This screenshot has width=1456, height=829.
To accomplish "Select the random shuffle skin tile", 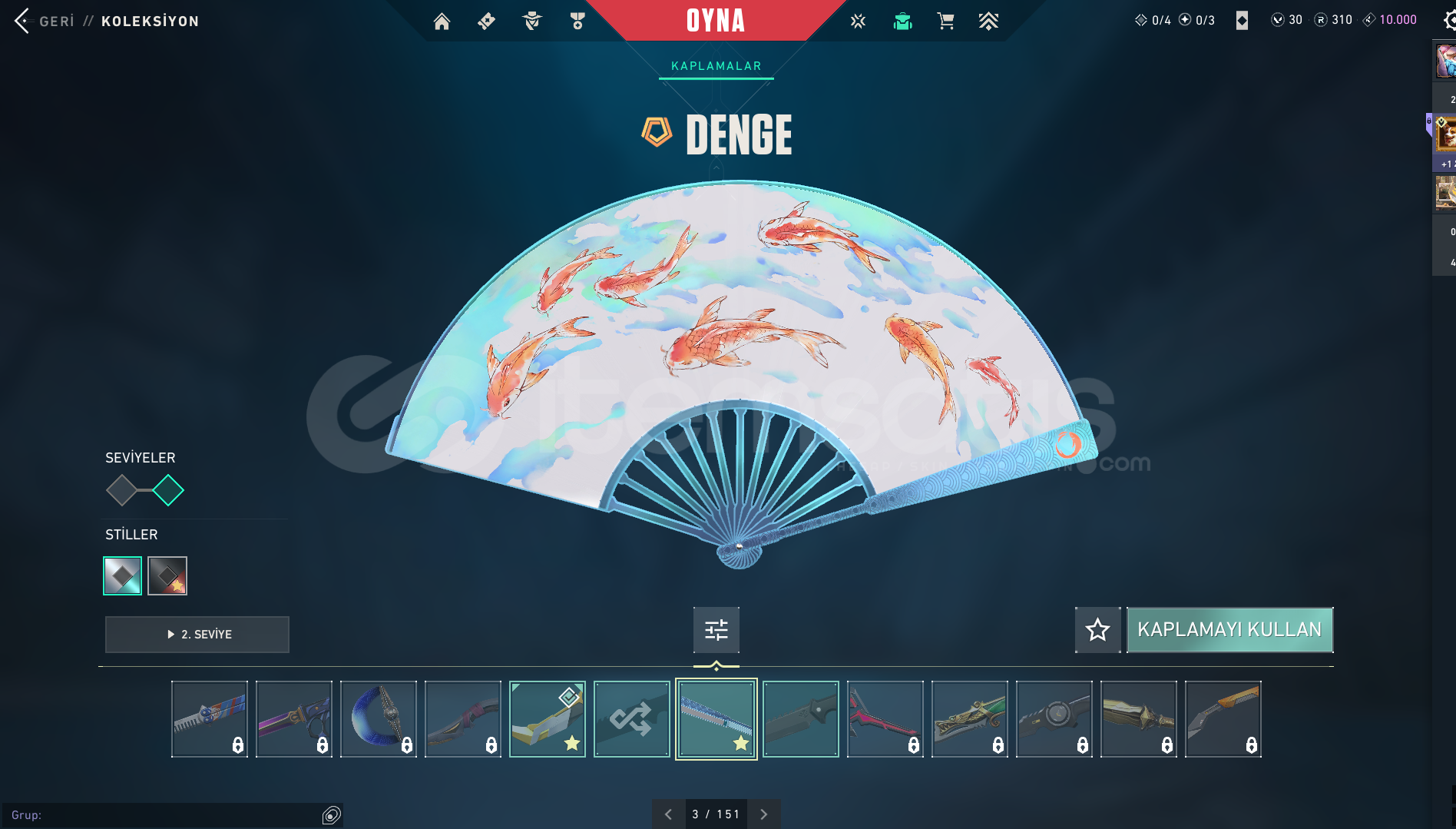I will (631, 719).
